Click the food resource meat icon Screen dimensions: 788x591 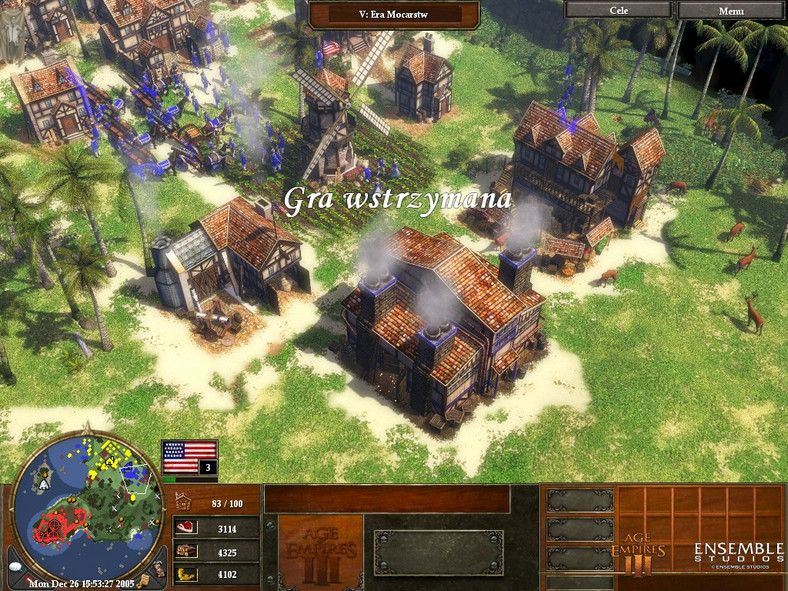(186, 528)
